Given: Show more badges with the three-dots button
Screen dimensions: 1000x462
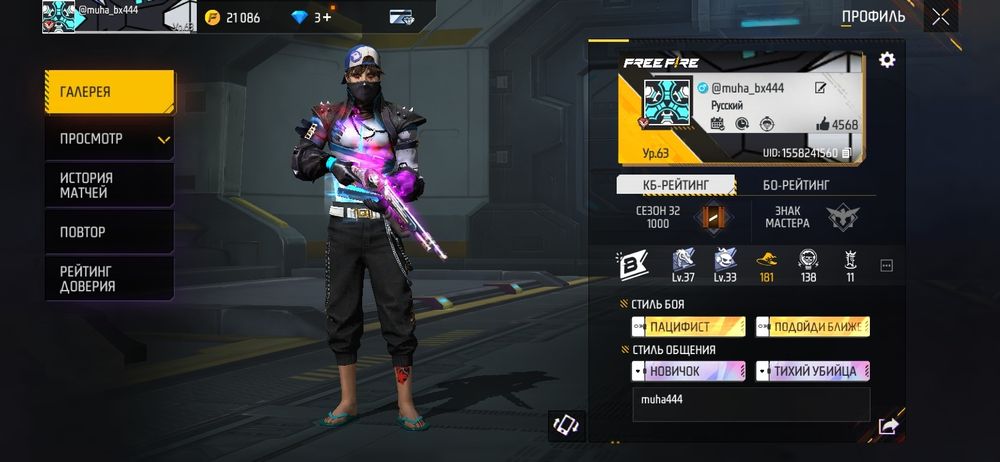Looking at the screenshot, I should tap(886, 265).
